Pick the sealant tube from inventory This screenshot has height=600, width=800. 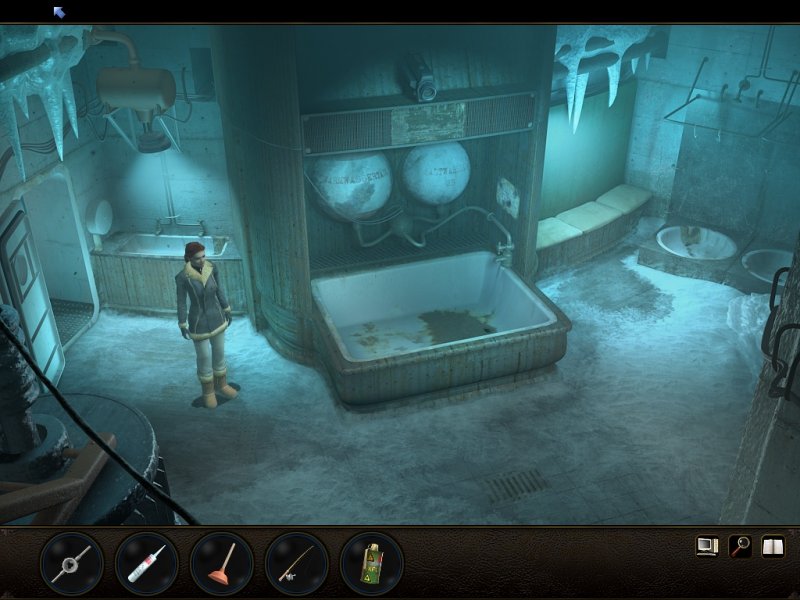pyautogui.click(x=147, y=564)
